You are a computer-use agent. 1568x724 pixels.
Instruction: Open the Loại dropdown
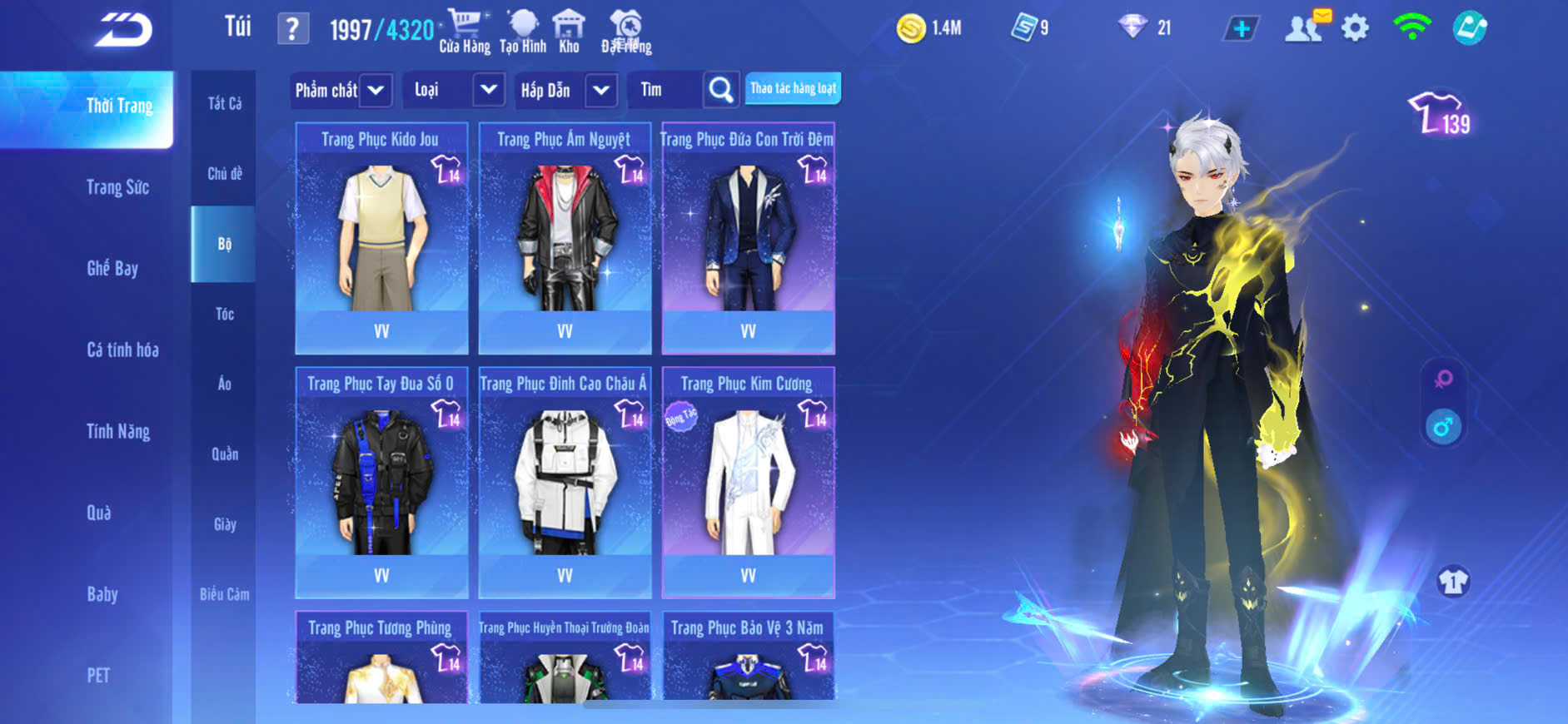coord(489,90)
